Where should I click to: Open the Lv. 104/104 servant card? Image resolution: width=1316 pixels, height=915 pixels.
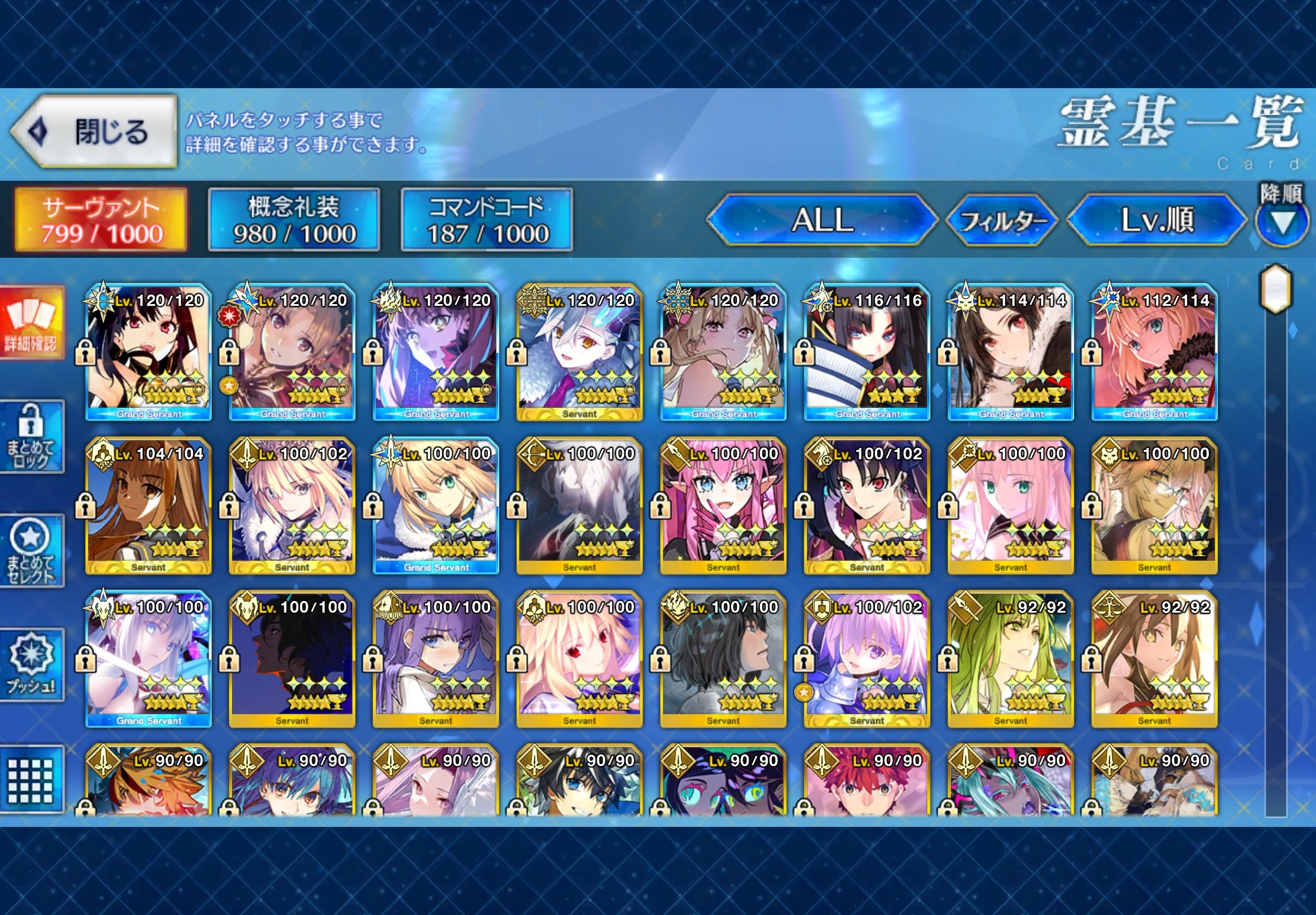click(148, 505)
